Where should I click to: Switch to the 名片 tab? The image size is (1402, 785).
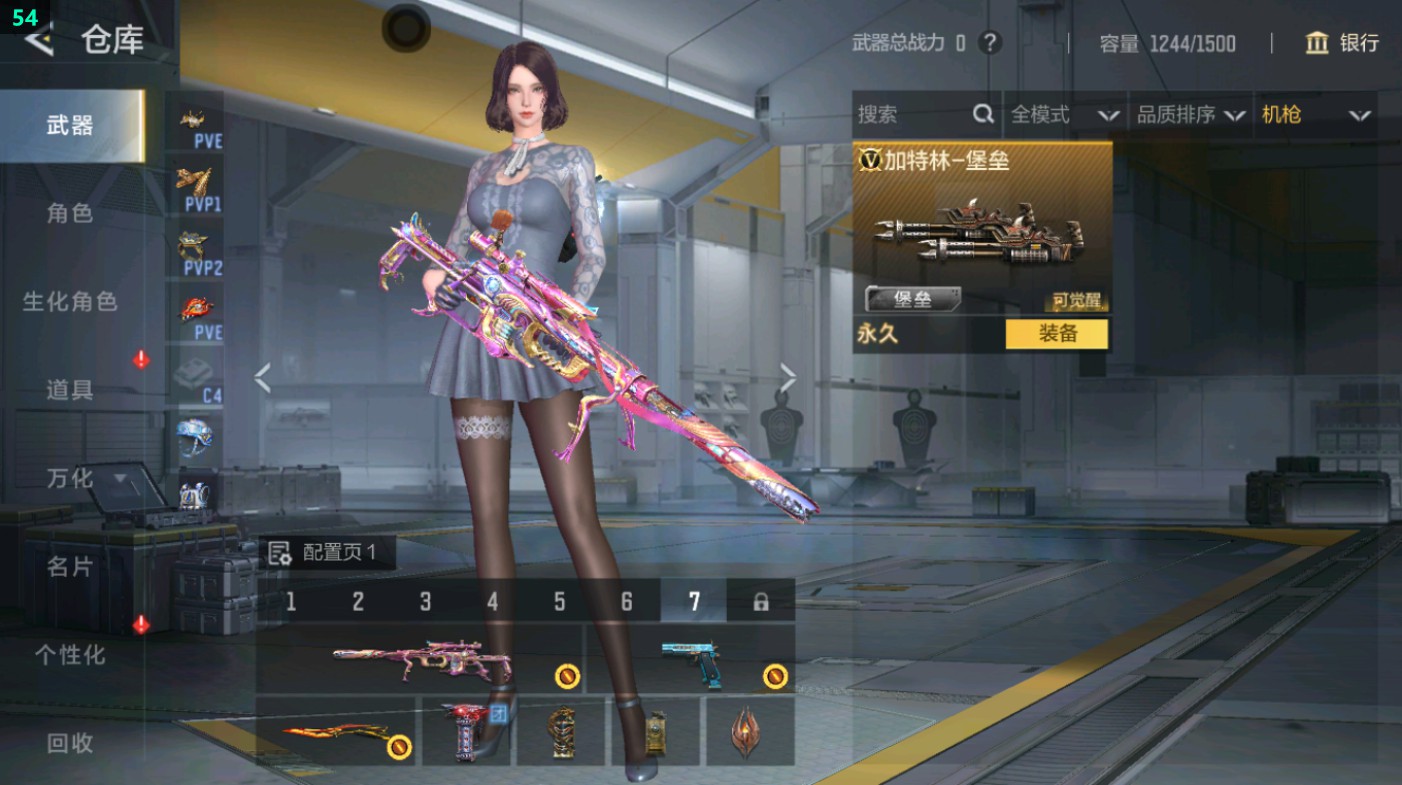70,567
